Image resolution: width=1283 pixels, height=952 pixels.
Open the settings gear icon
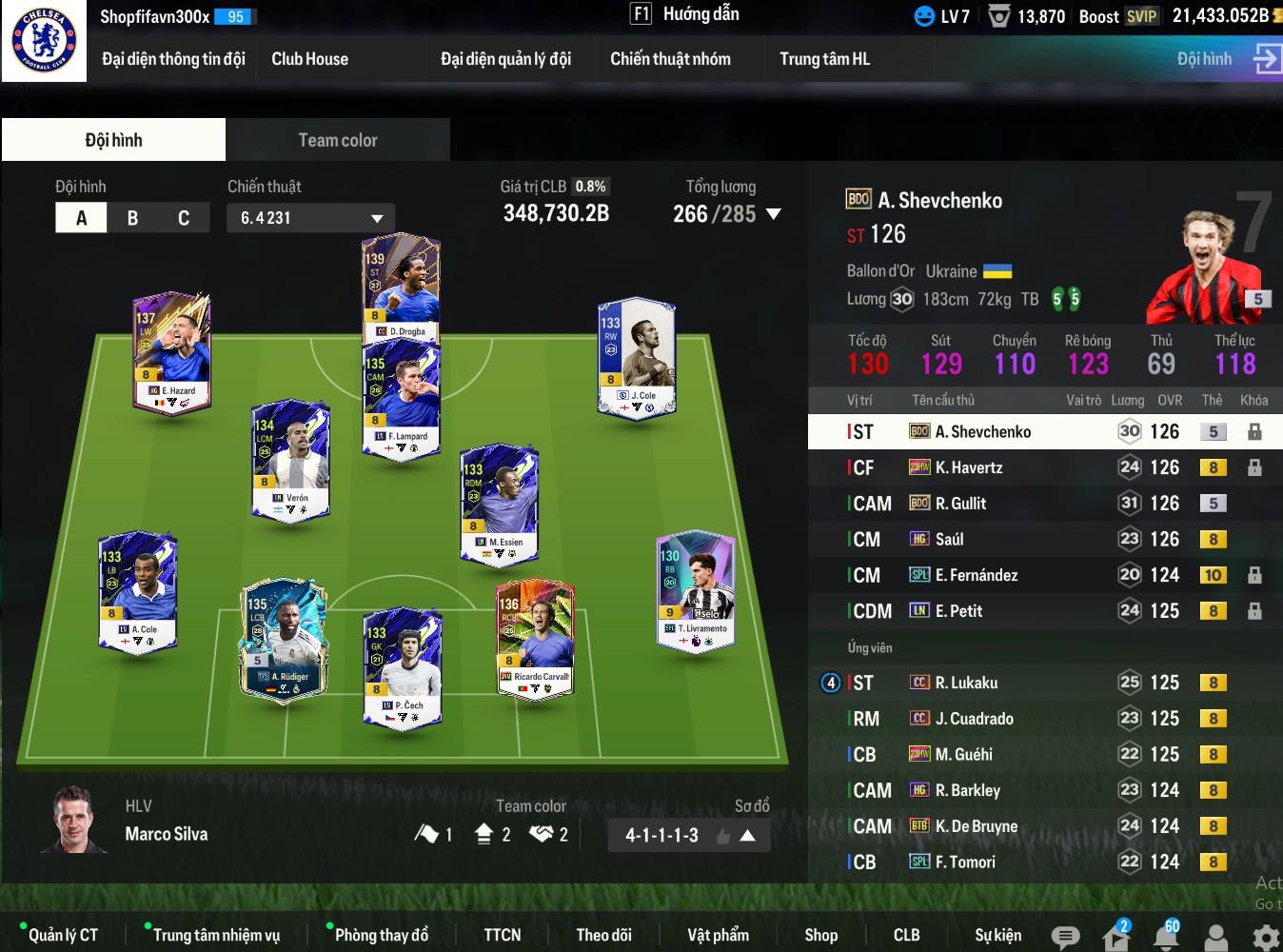(1265, 938)
